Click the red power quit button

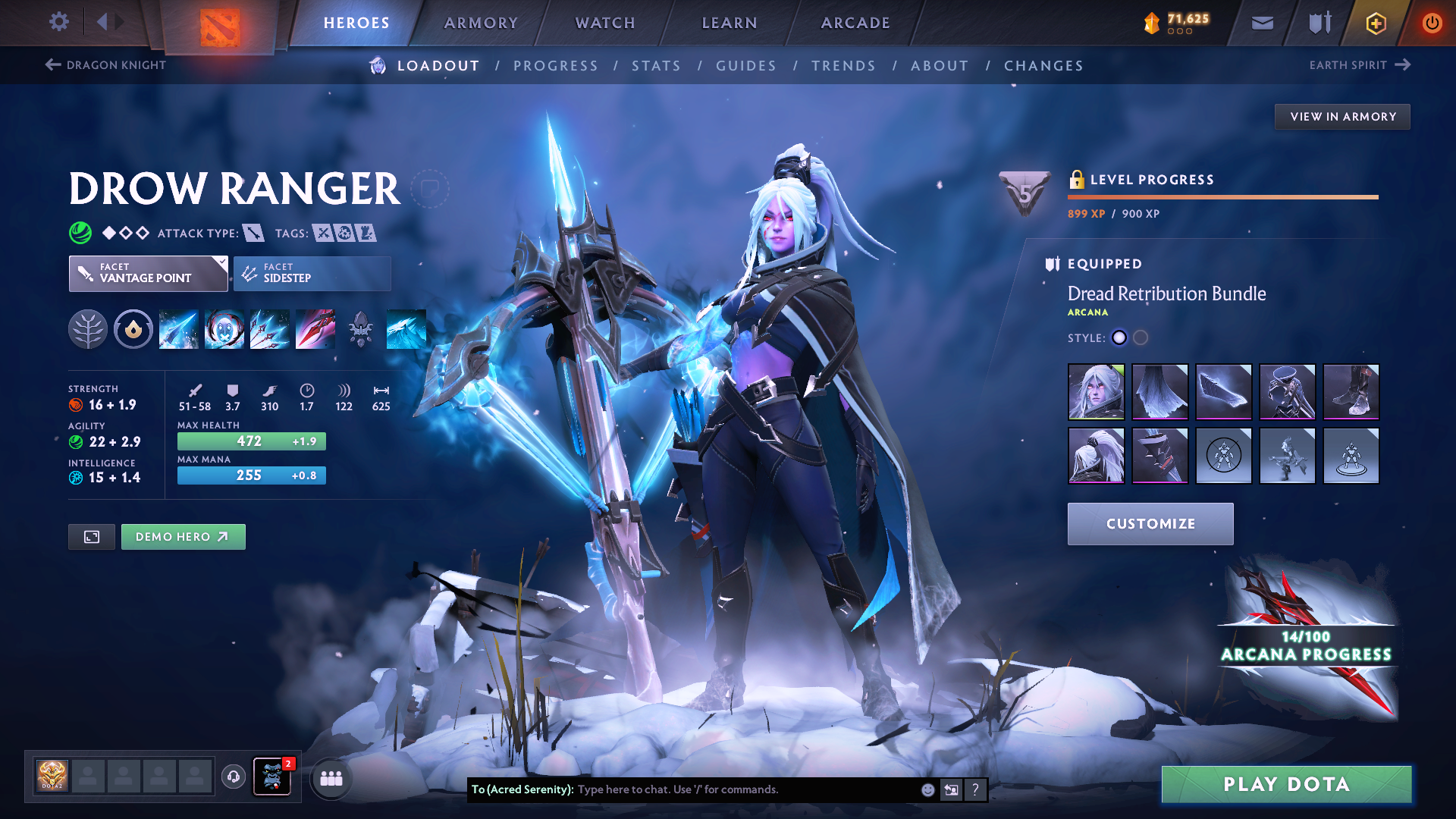pos(1432,24)
